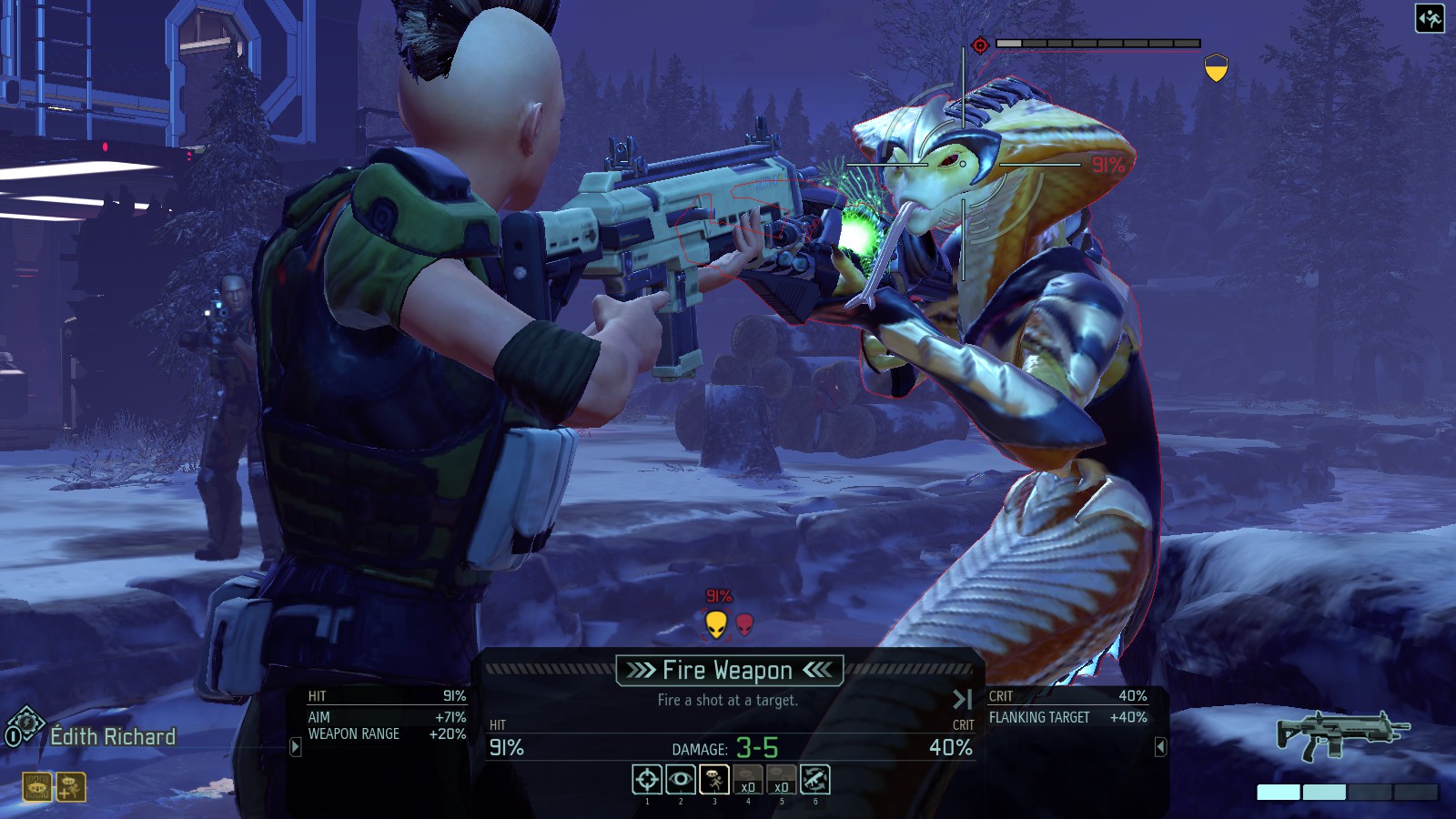The width and height of the screenshot is (1456, 819).
Task: Confirm the Fire Weapon action
Action: point(729,671)
